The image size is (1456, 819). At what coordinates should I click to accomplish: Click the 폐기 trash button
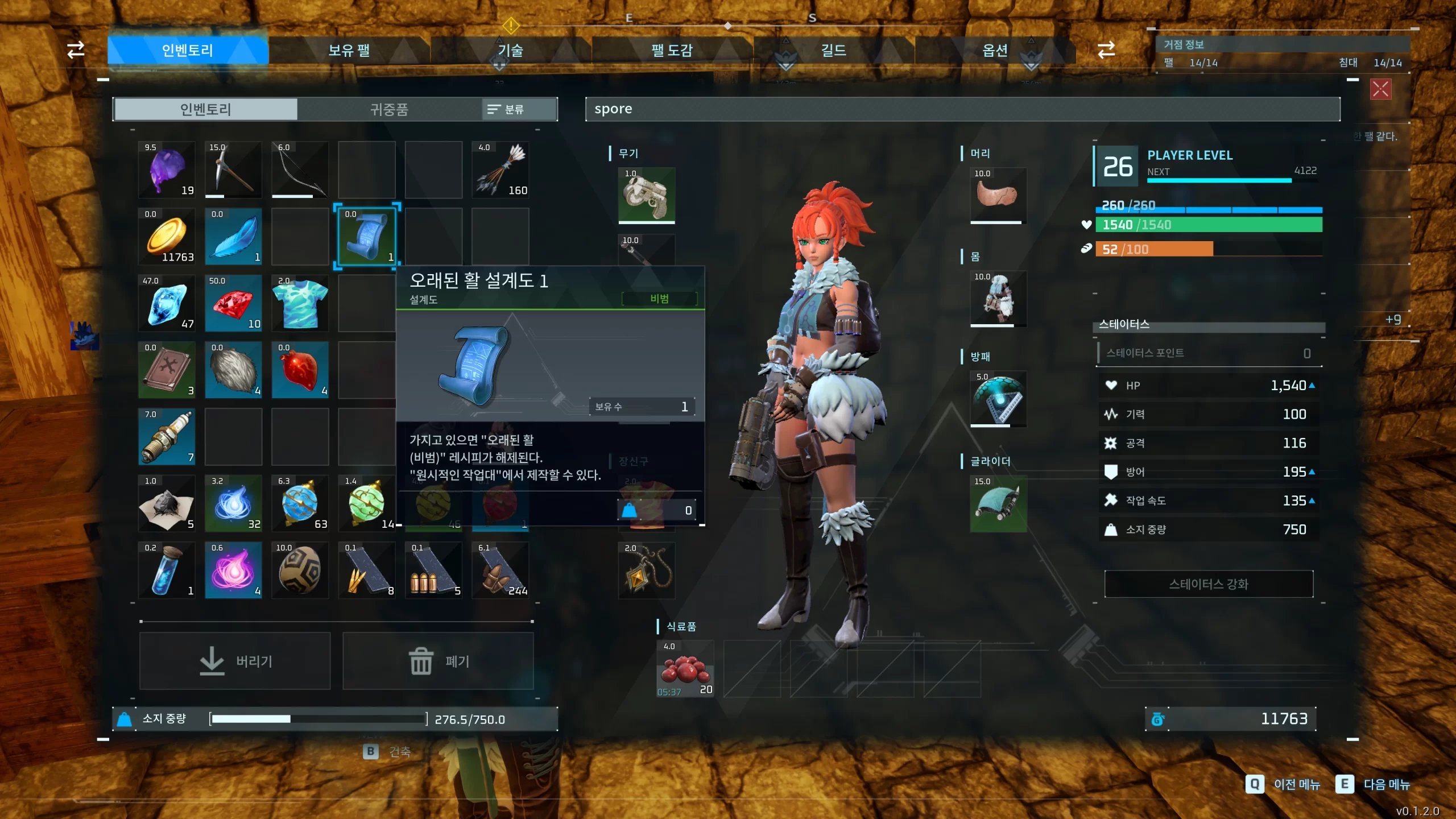(x=438, y=661)
